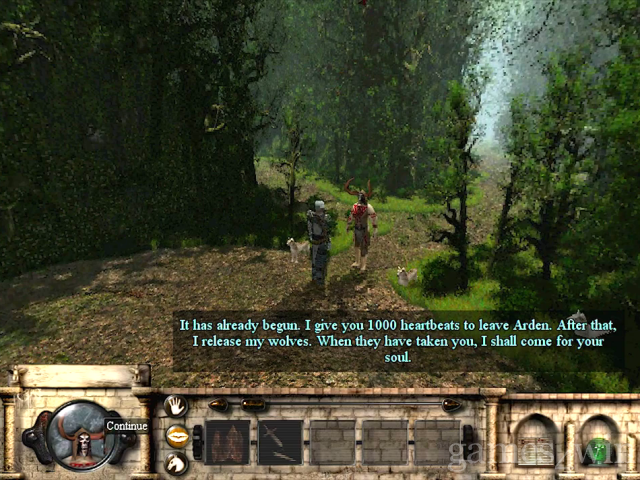Select the first inventory slot item
The width and height of the screenshot is (640, 480).
[x=227, y=442]
